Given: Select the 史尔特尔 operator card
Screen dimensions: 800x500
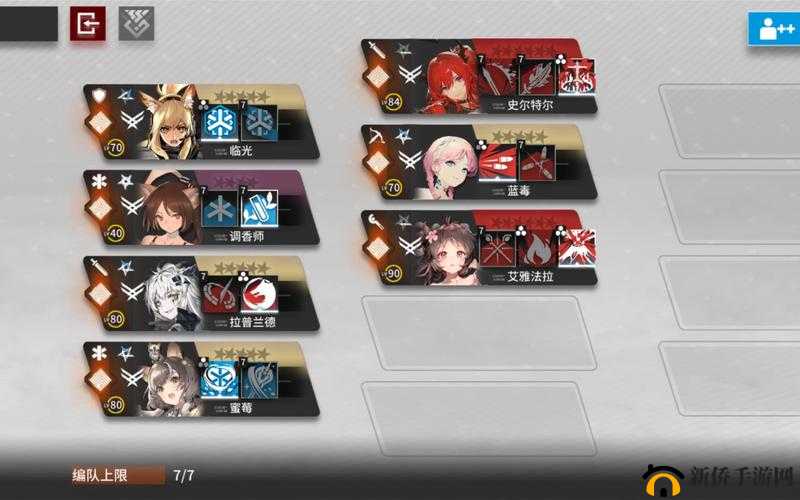Looking at the screenshot, I should pos(480,77).
